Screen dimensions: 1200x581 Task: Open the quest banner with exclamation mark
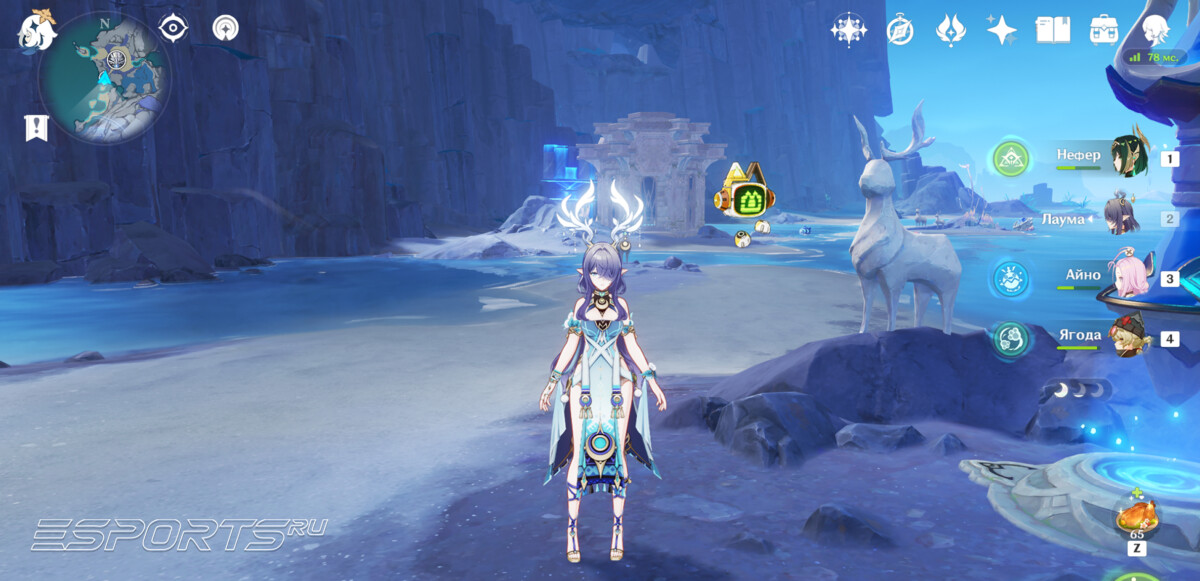[36, 127]
